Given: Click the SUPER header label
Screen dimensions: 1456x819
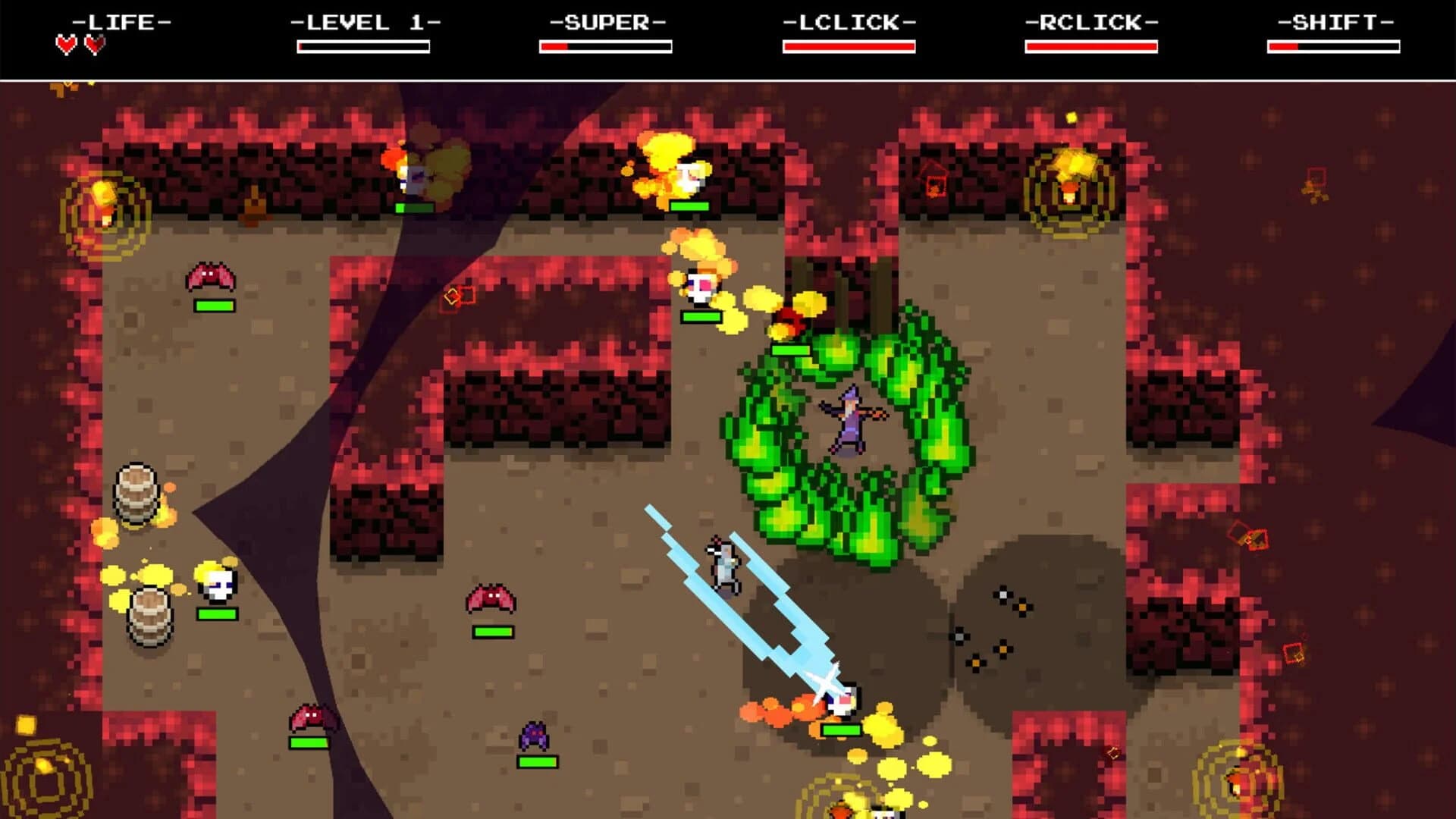Looking at the screenshot, I should (607, 21).
